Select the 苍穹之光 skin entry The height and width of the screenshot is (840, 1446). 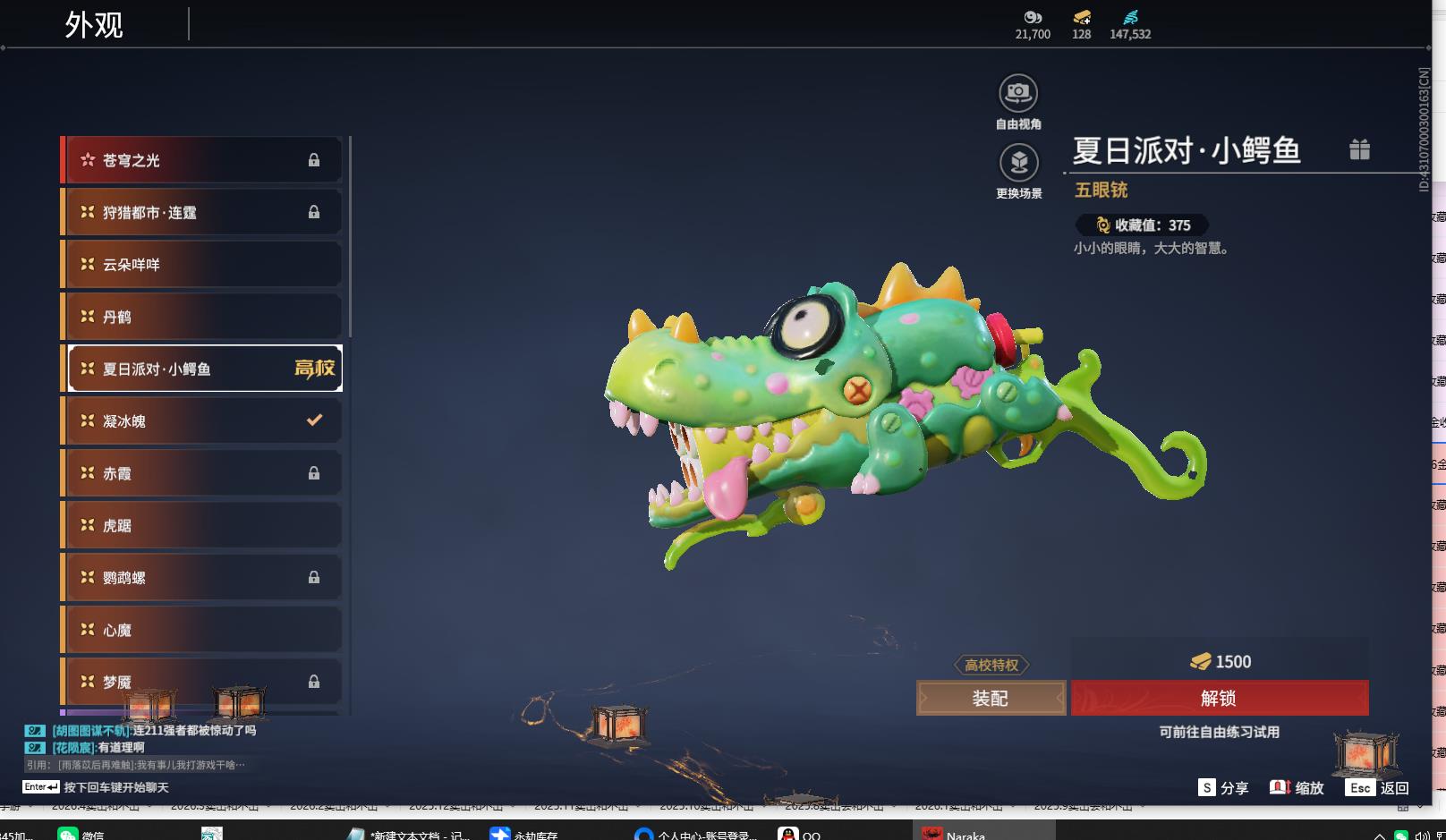203,160
